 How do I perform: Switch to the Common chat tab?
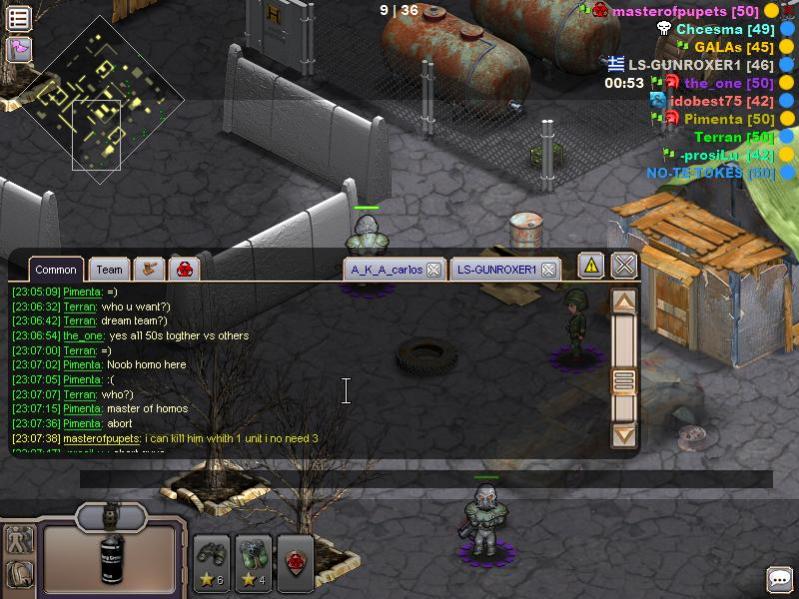pyautogui.click(x=56, y=269)
